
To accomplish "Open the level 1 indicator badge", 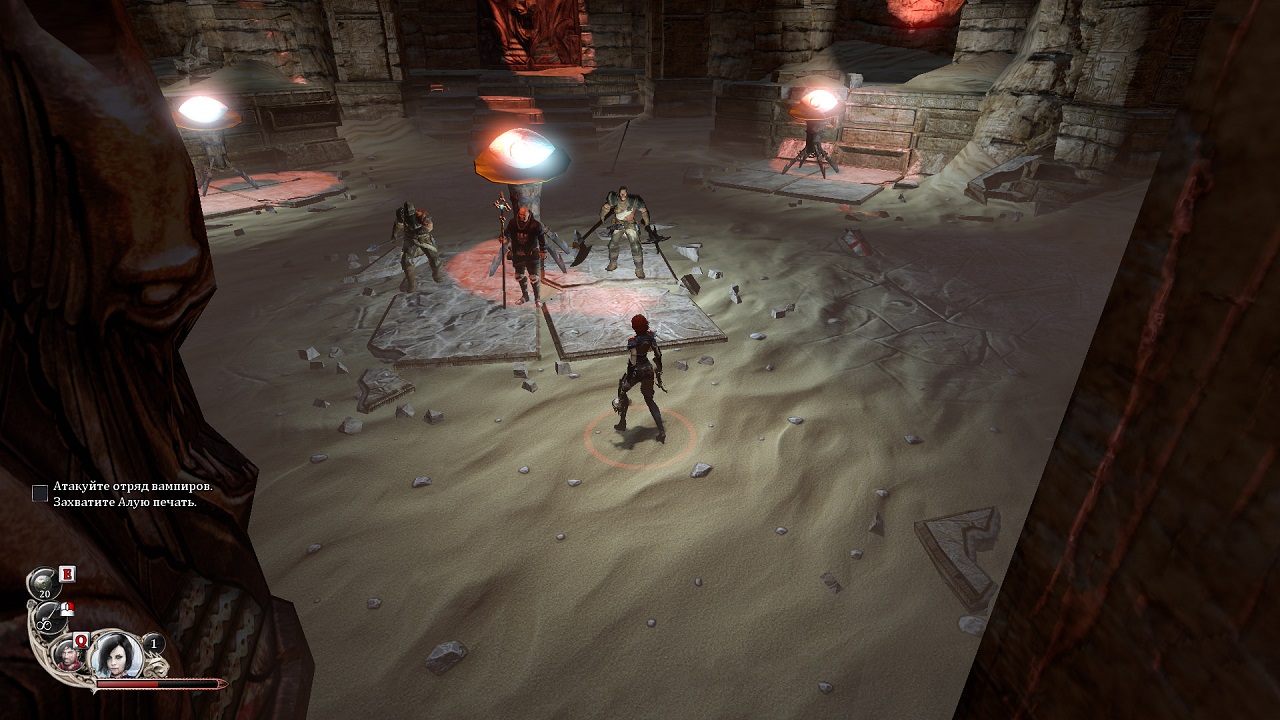I will (x=153, y=645).
